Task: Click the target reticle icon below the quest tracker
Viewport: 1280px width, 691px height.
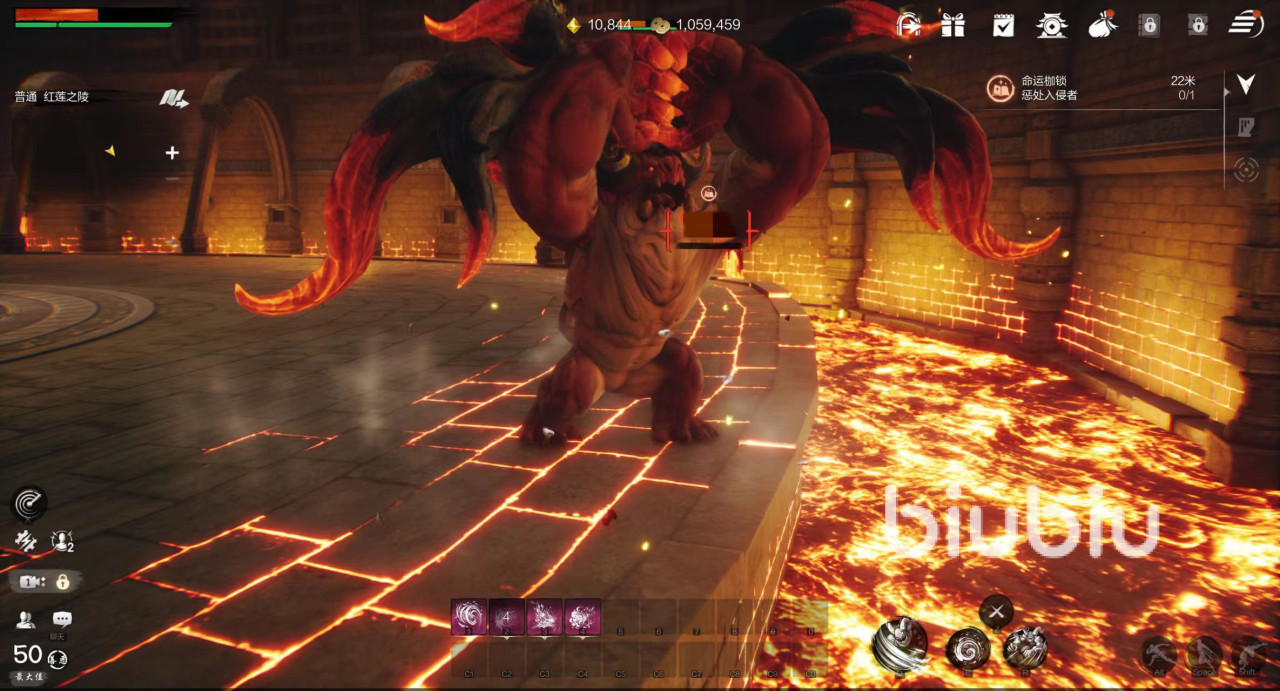Action: tap(1245, 169)
